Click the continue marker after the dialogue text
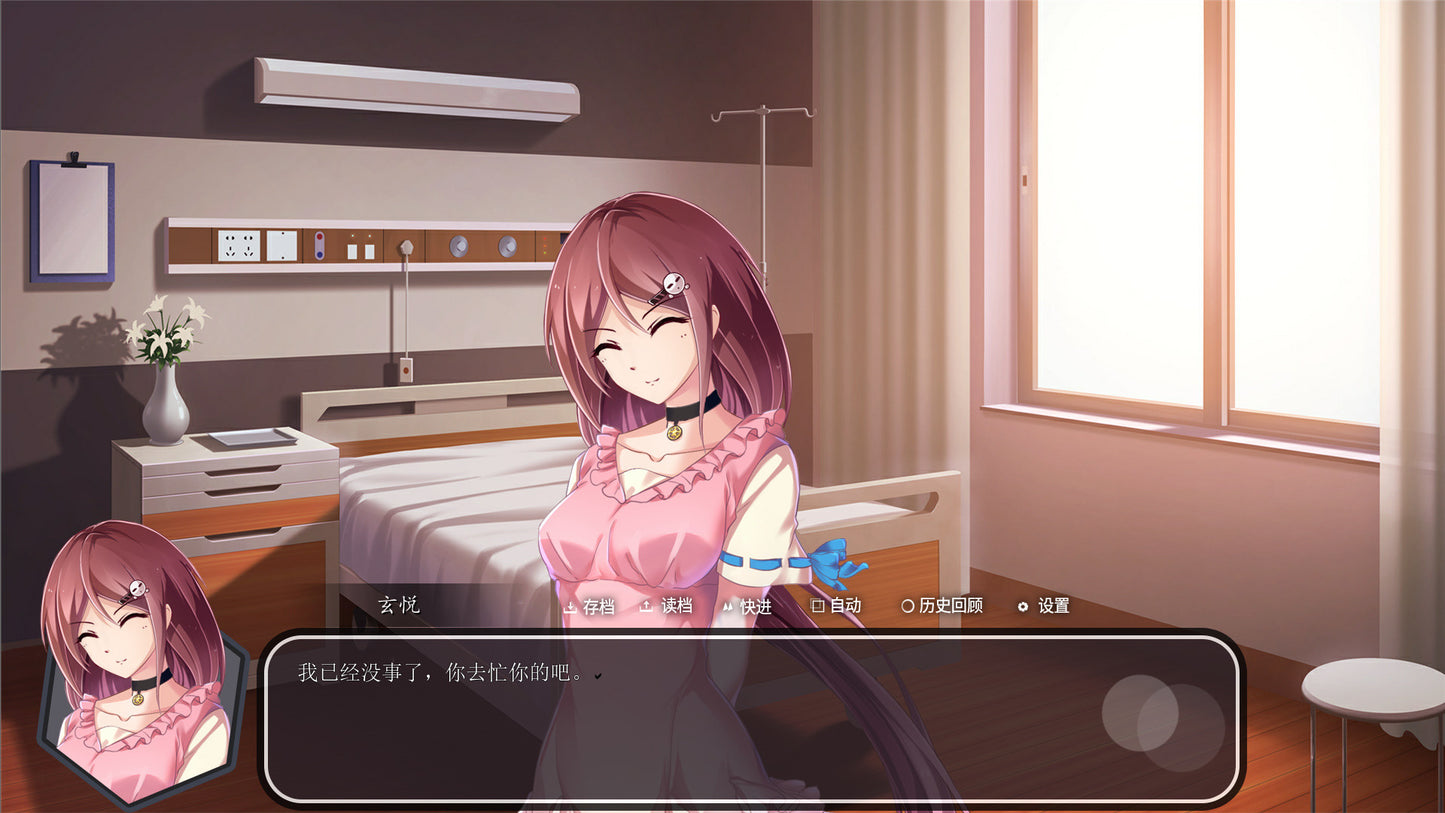This screenshot has width=1445, height=813. tap(597, 675)
